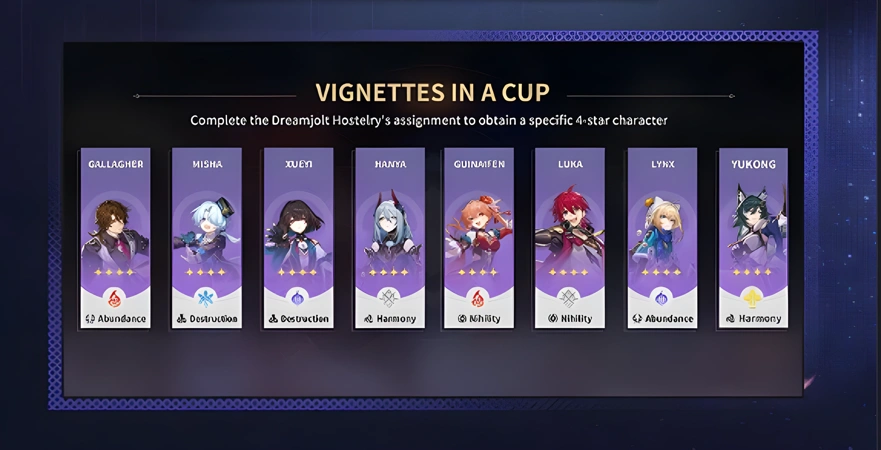Select the Hanya character card
Image resolution: width=881 pixels, height=450 pixels.
coord(389,238)
